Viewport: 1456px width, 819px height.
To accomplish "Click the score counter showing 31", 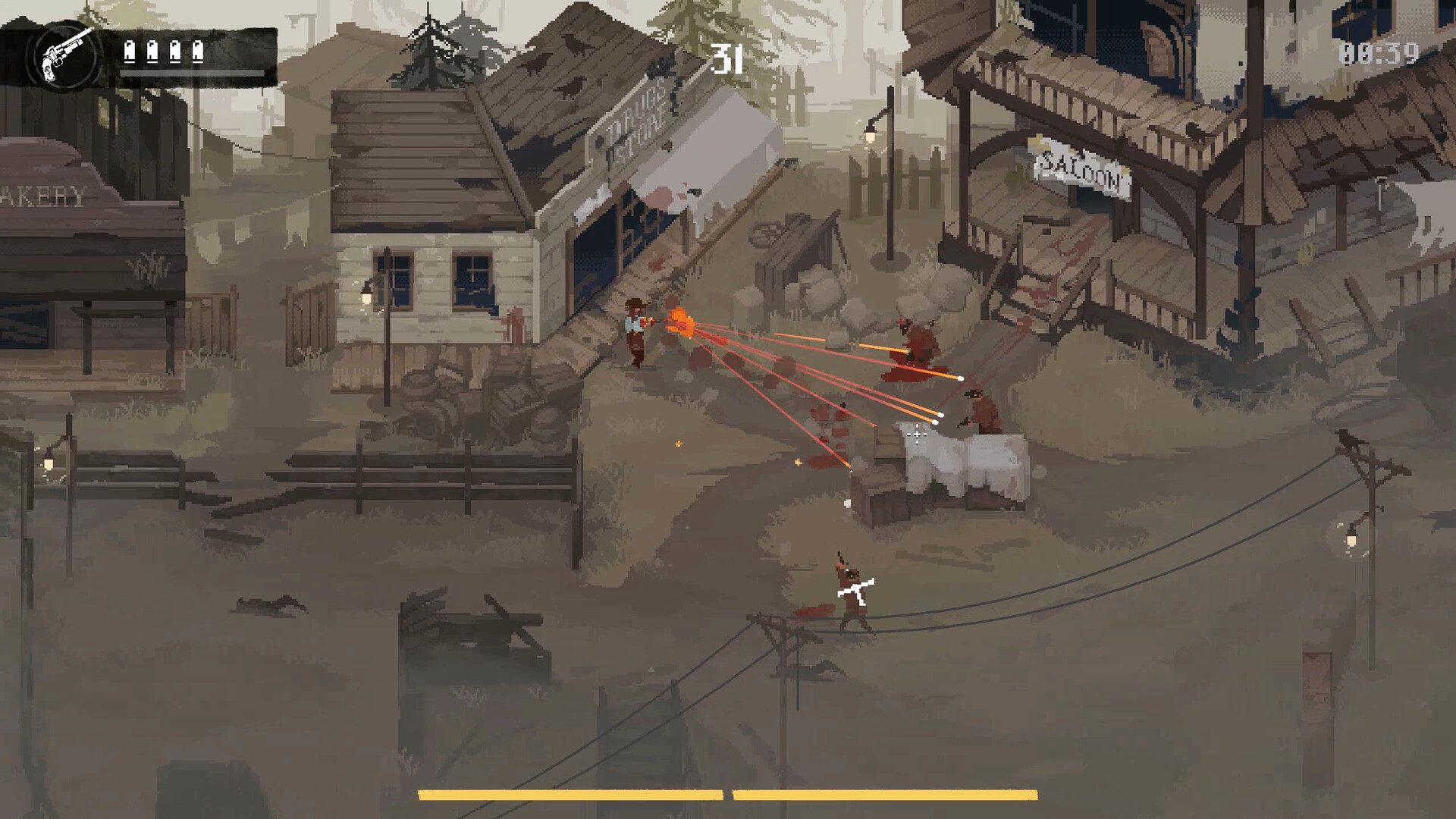I will (726, 59).
